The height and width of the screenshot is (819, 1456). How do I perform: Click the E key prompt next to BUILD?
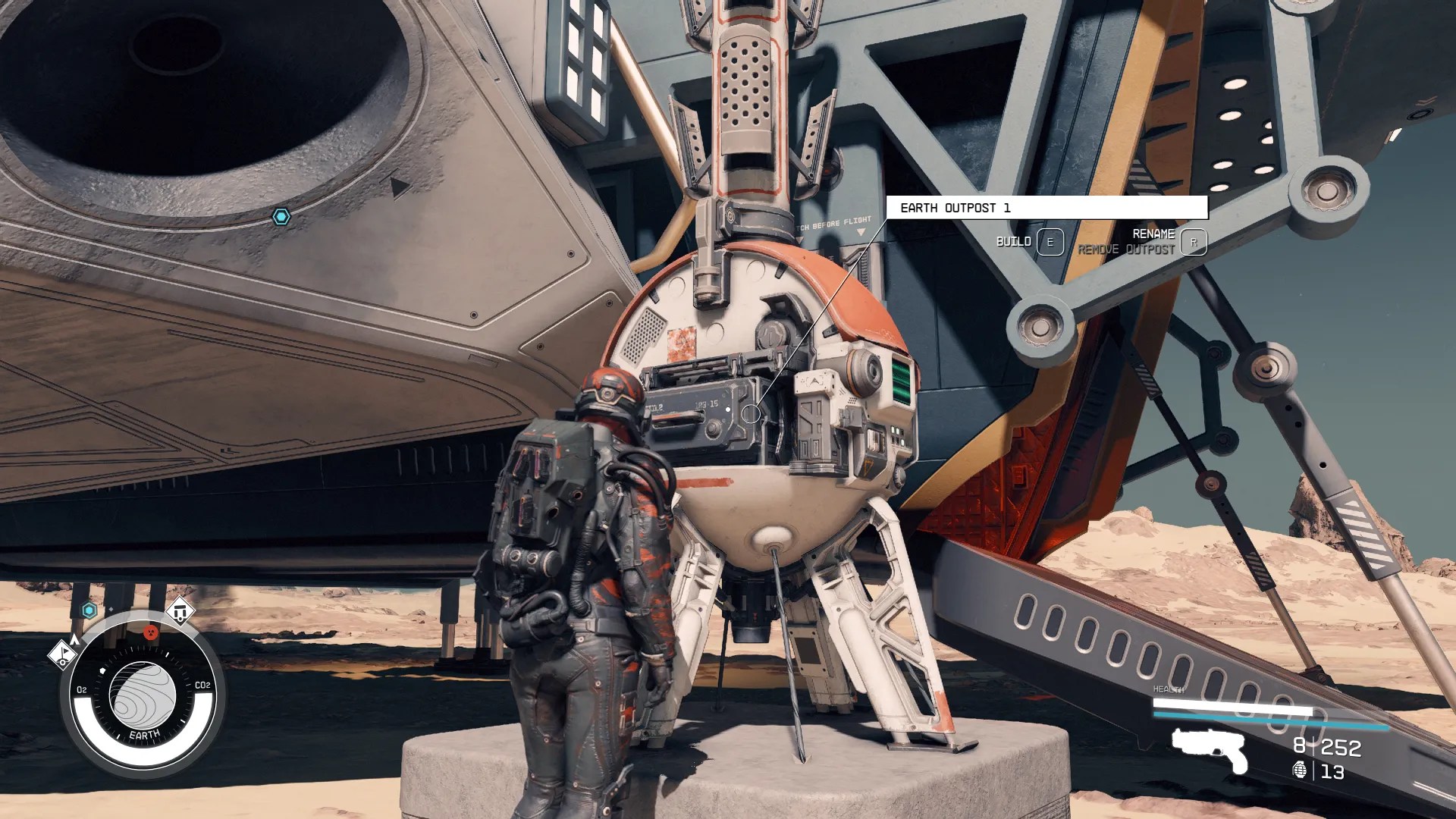coord(1050,243)
